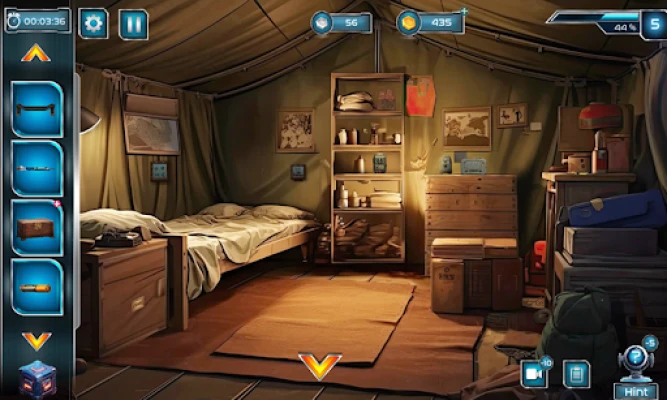Select the orange-handled tool inventory slot
This screenshot has width=667, height=400.
38,287
